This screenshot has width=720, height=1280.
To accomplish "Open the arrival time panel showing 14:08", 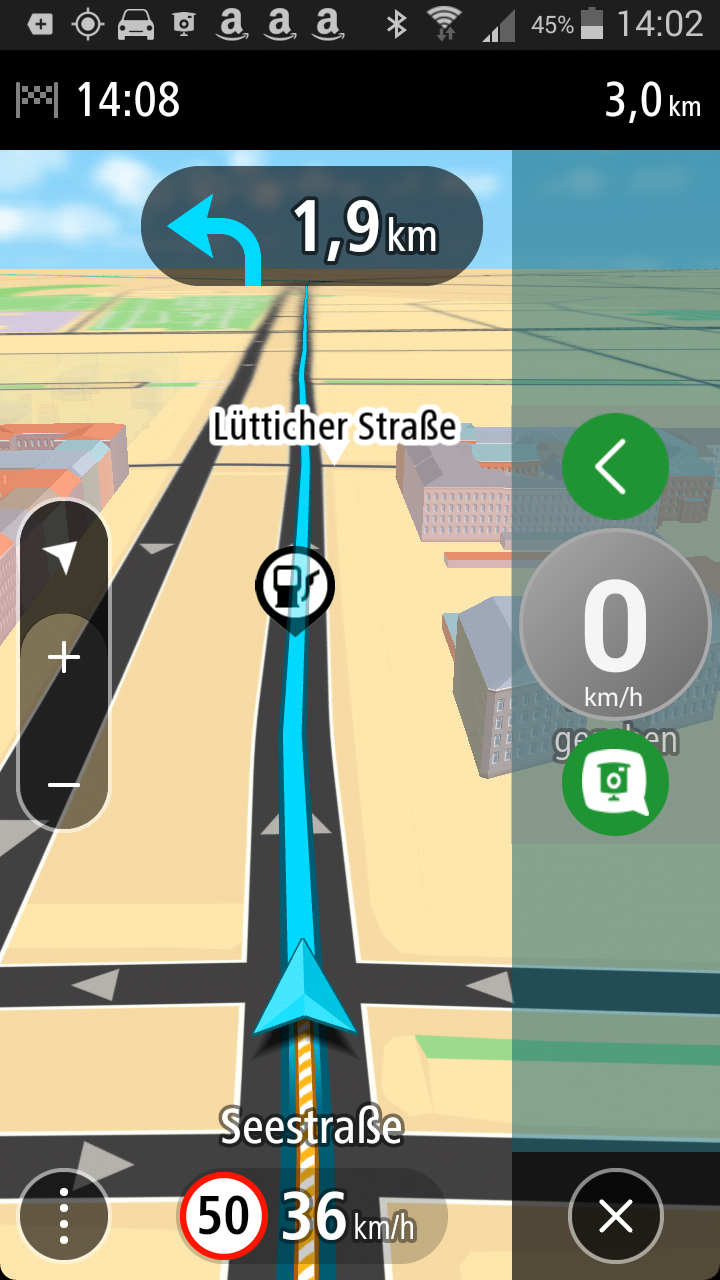I will point(100,100).
